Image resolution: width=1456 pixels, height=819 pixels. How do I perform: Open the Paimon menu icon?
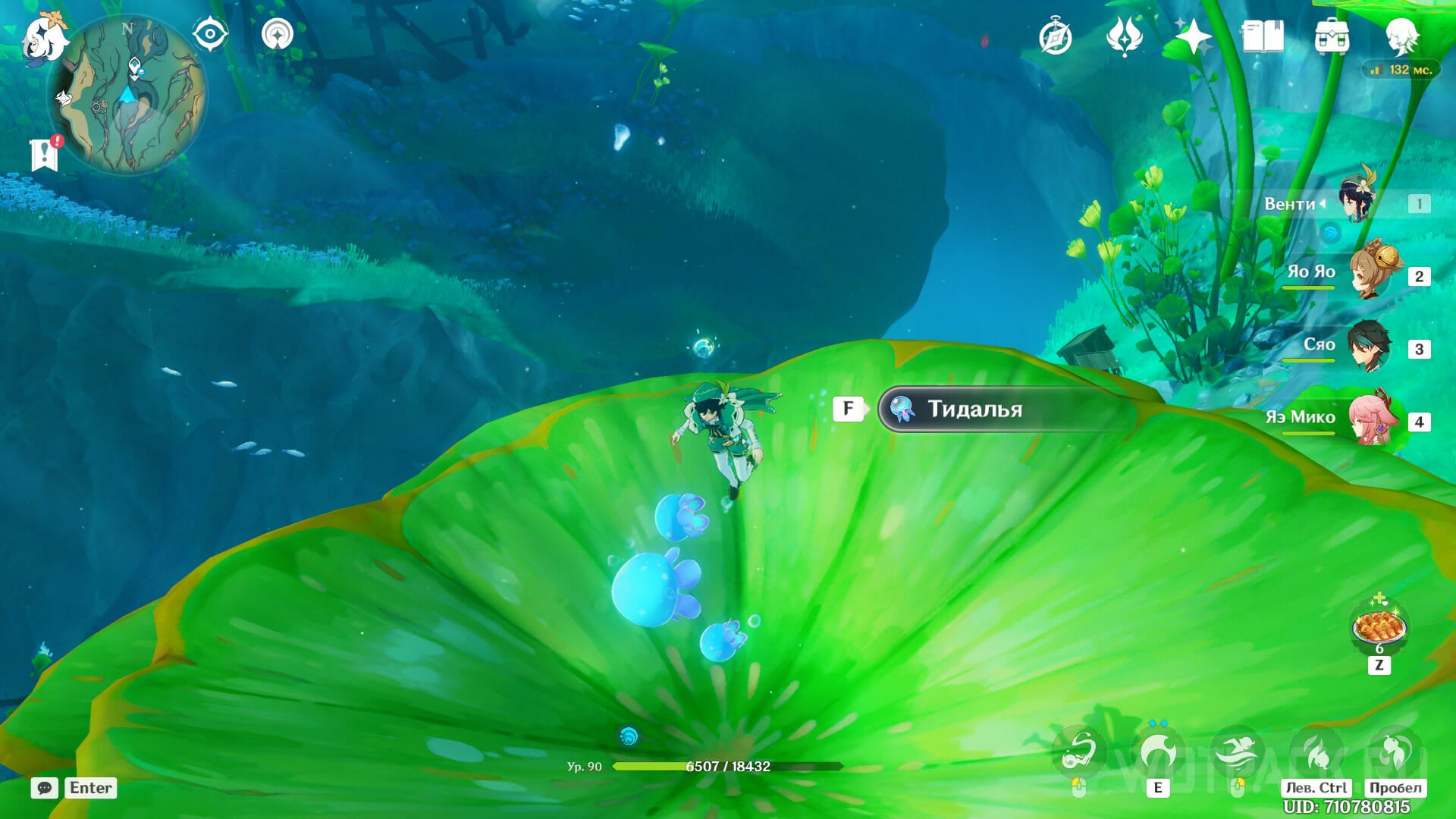[x=44, y=38]
